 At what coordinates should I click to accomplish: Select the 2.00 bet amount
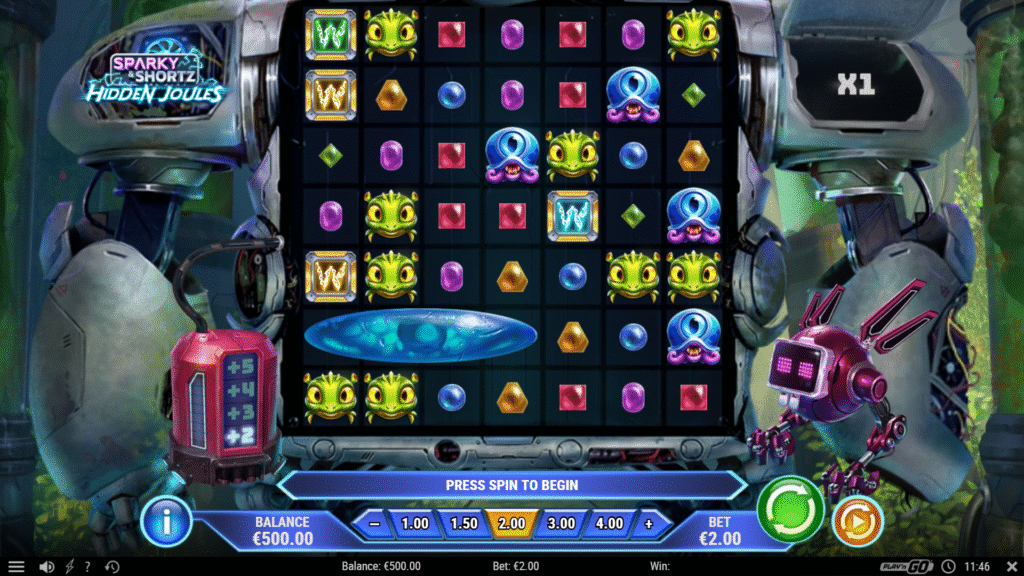pyautogui.click(x=512, y=523)
